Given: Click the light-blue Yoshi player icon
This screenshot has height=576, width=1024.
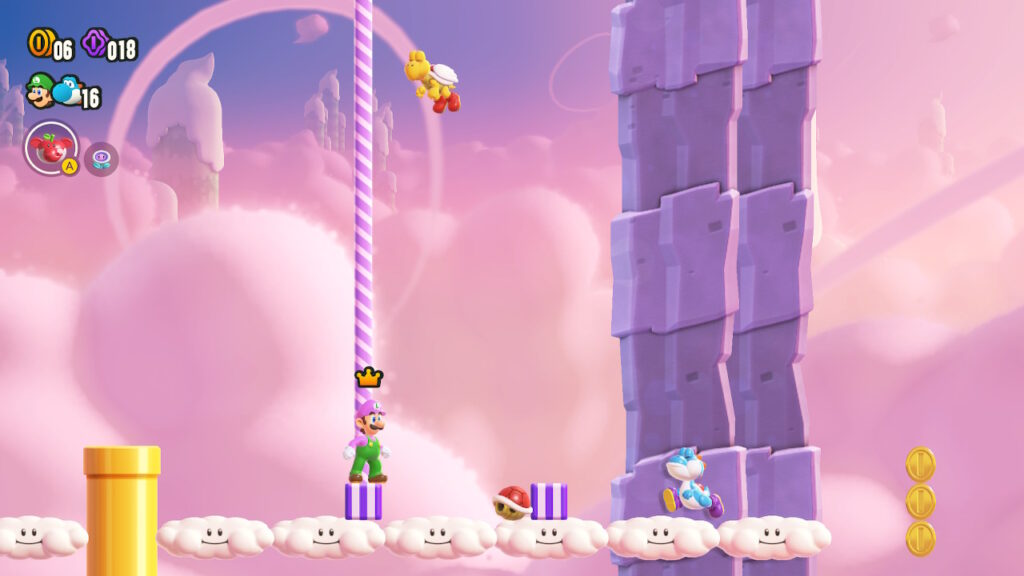Looking at the screenshot, I should coord(67,91).
